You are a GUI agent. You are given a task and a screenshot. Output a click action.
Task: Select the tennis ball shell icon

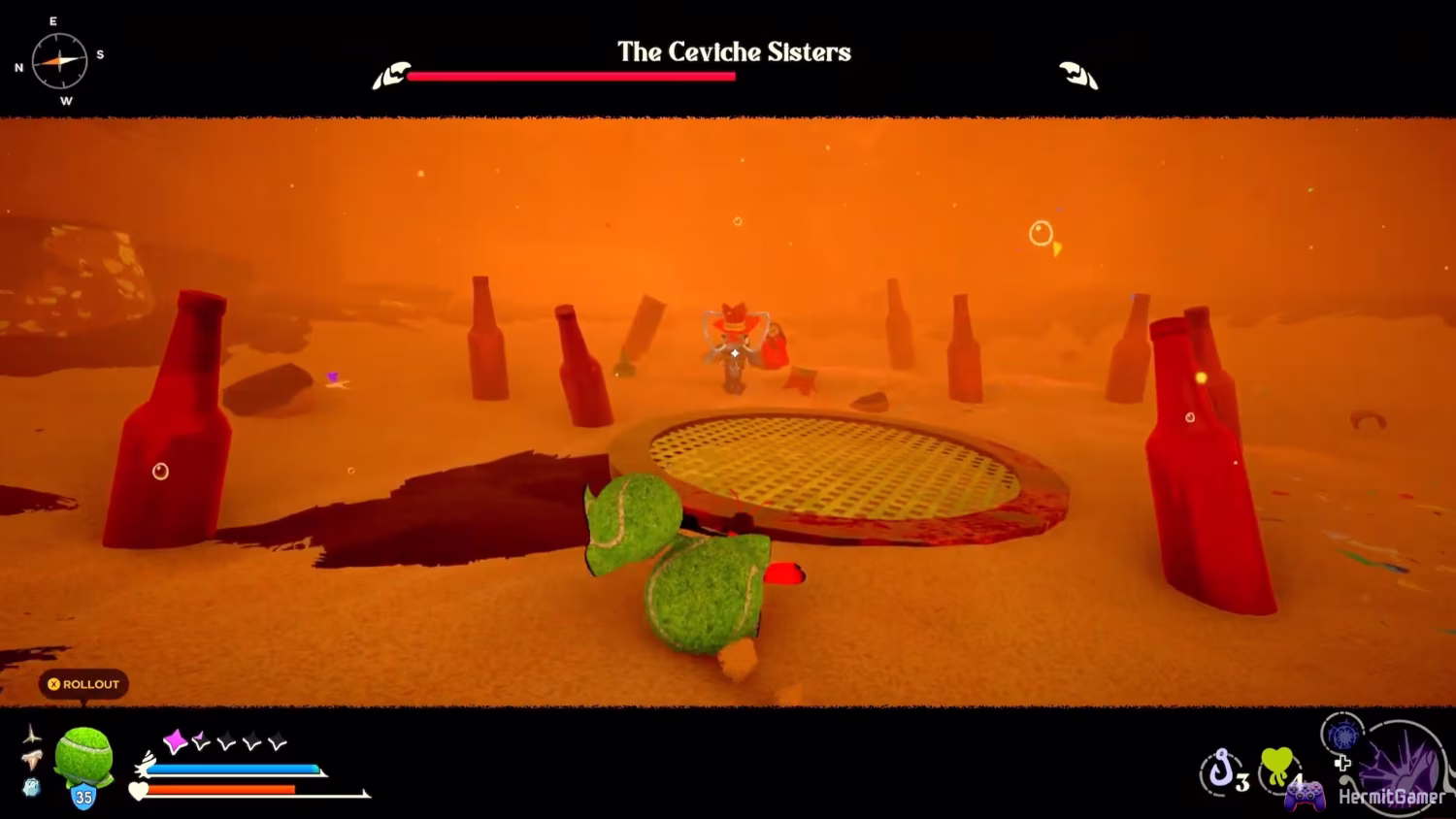pyautogui.click(x=83, y=756)
